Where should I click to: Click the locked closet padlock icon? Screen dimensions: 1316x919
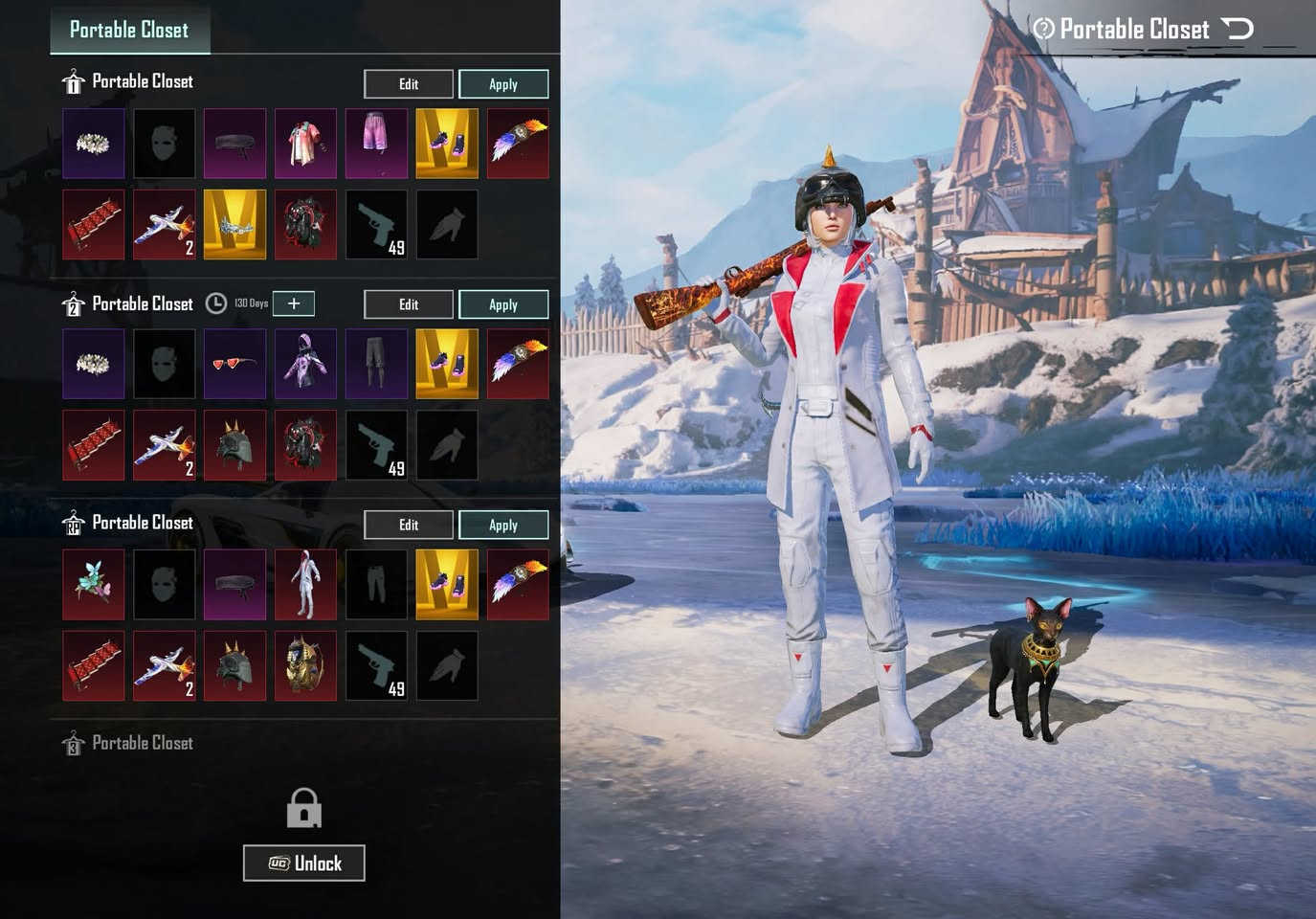pos(304,808)
